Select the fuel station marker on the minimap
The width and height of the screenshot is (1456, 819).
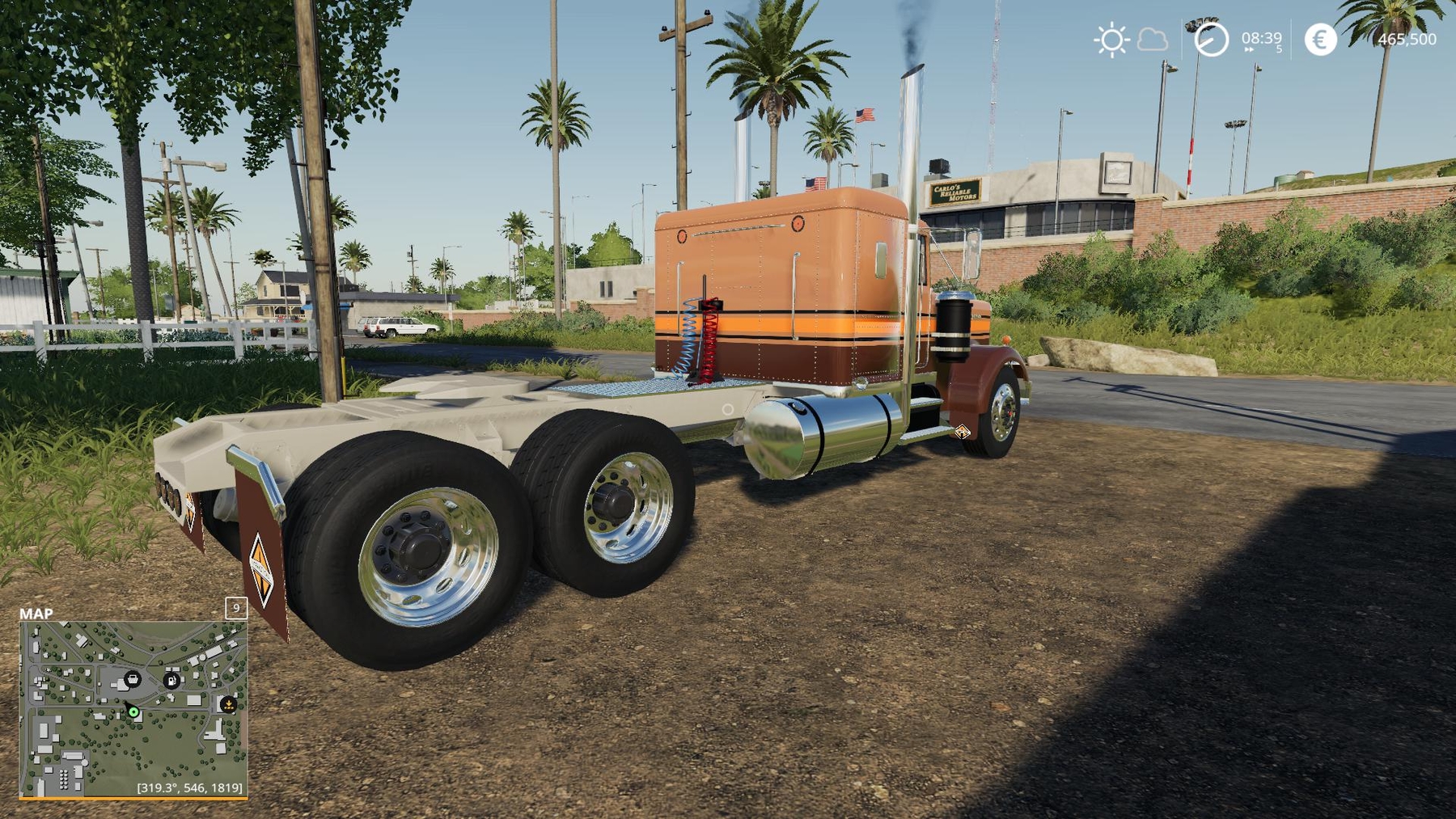tap(171, 680)
